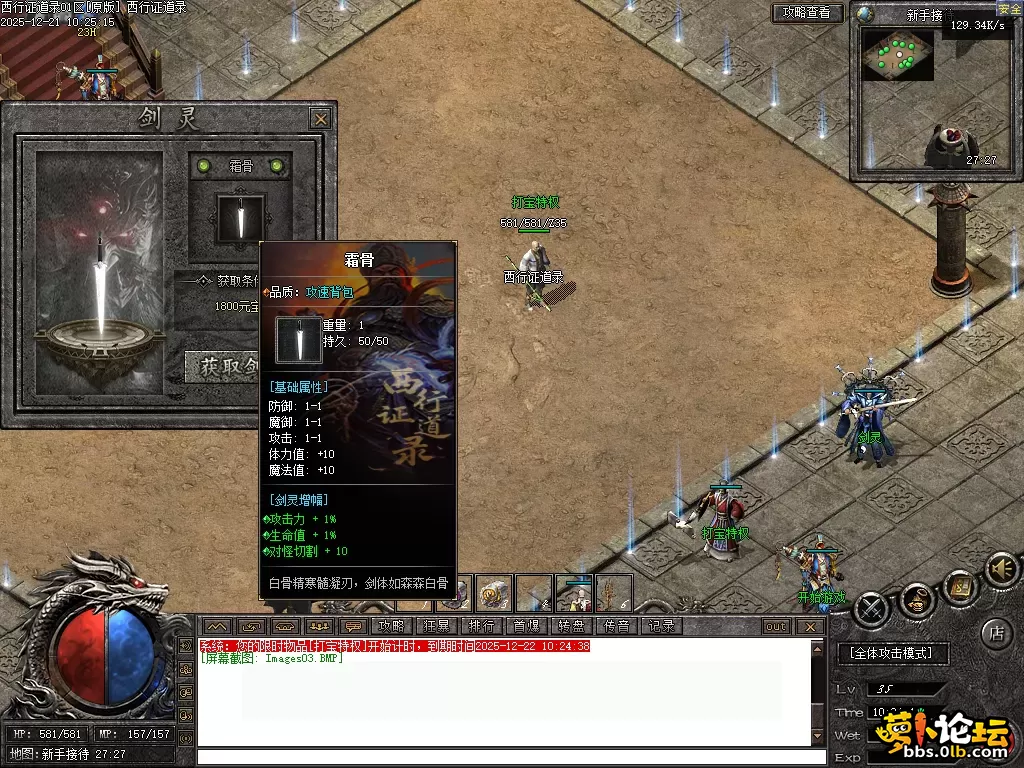Click the crossed swords icon
The image size is (1024, 768).
[871, 608]
